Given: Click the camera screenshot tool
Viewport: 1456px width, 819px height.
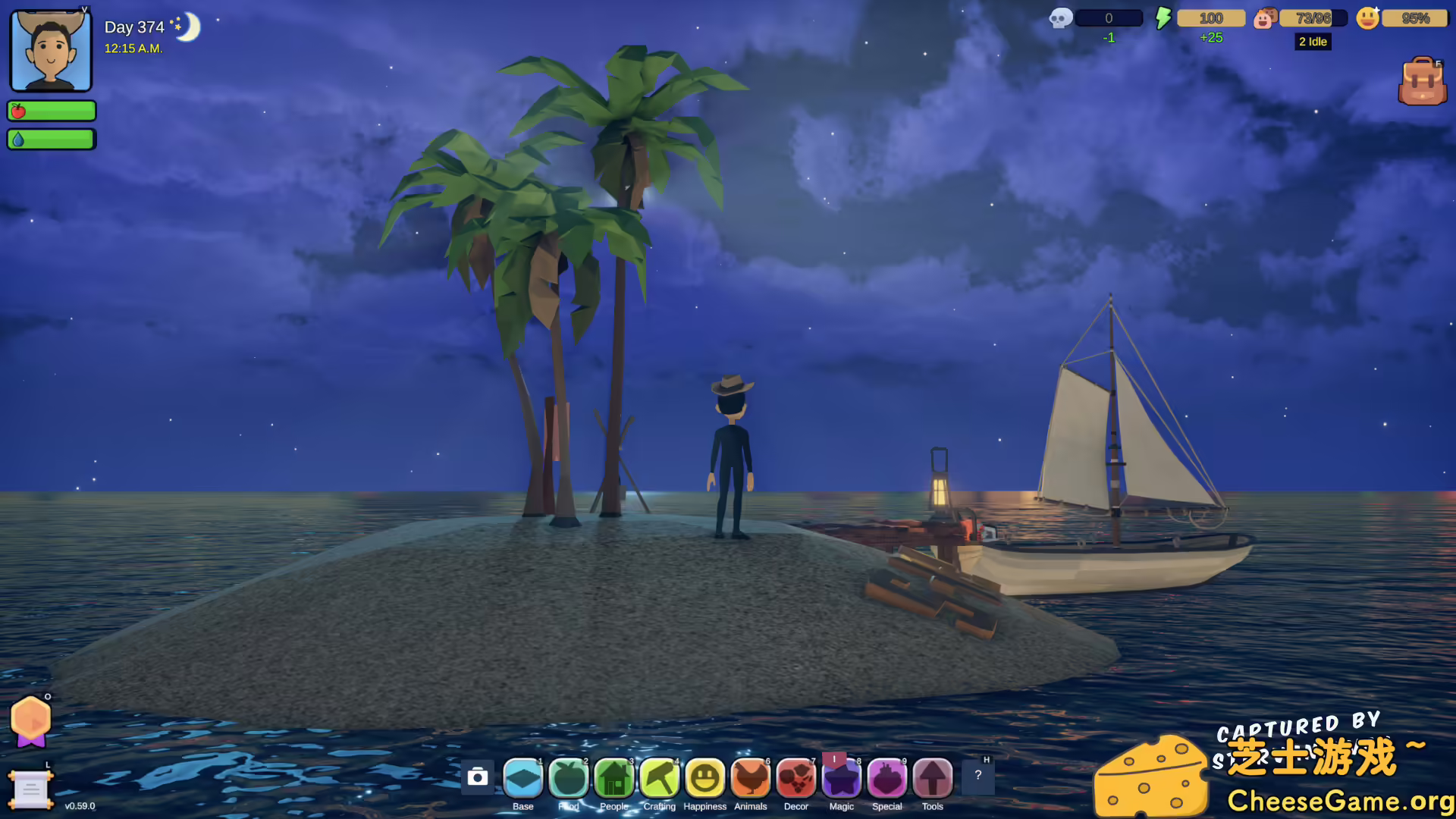Looking at the screenshot, I should (477, 777).
